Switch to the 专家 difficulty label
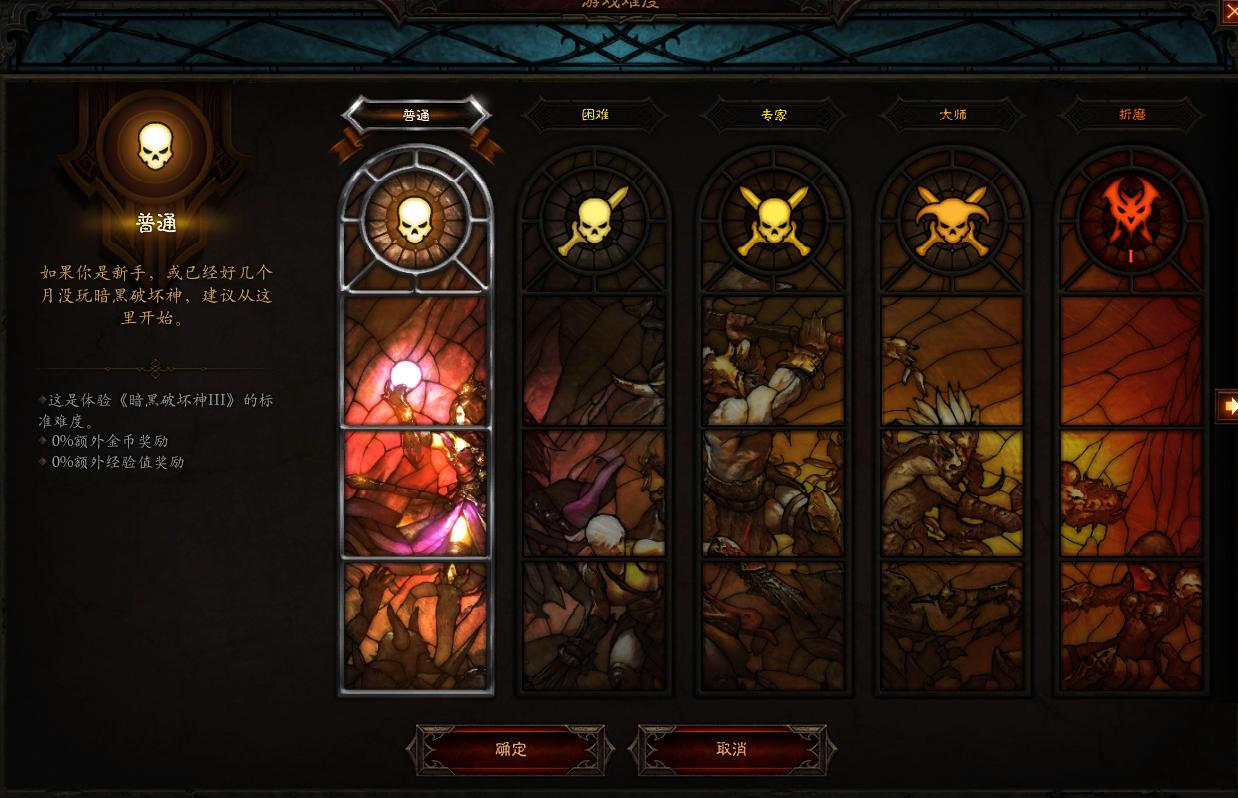 (x=774, y=115)
